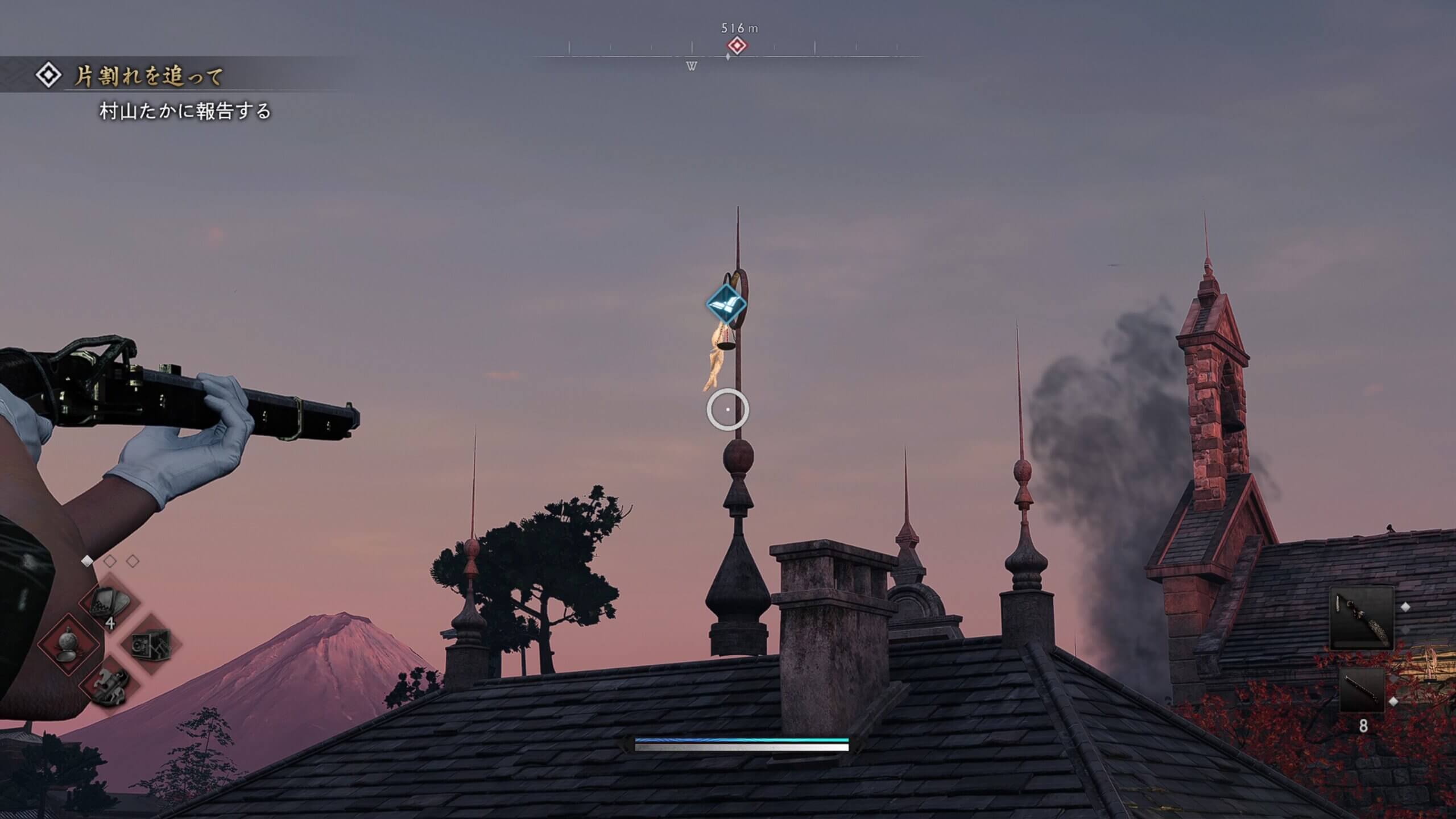1456x819 pixels.
Task: Choose the round bomb gadget slot
Action: pos(69,644)
